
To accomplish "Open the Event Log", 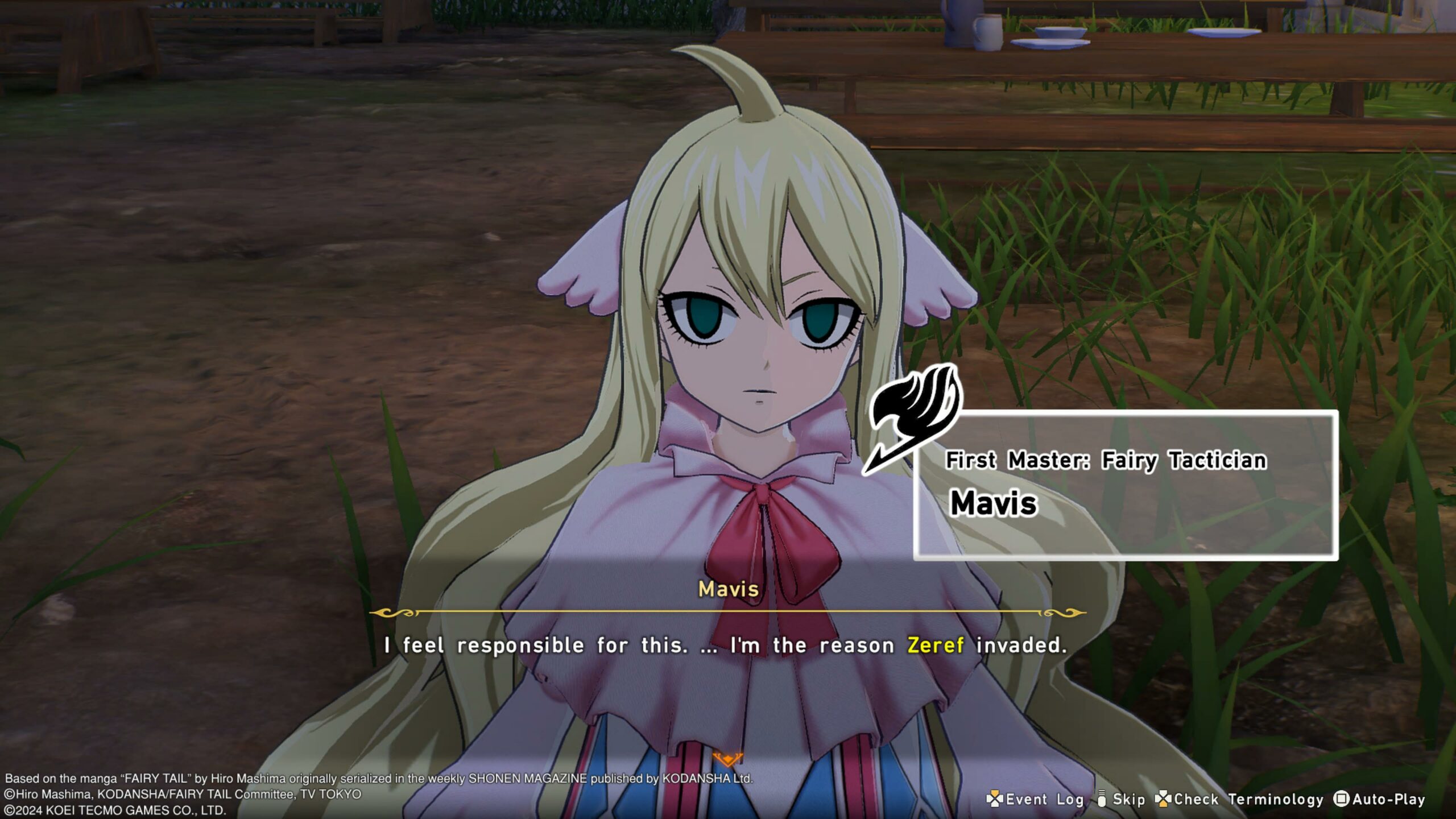I will (1035, 799).
